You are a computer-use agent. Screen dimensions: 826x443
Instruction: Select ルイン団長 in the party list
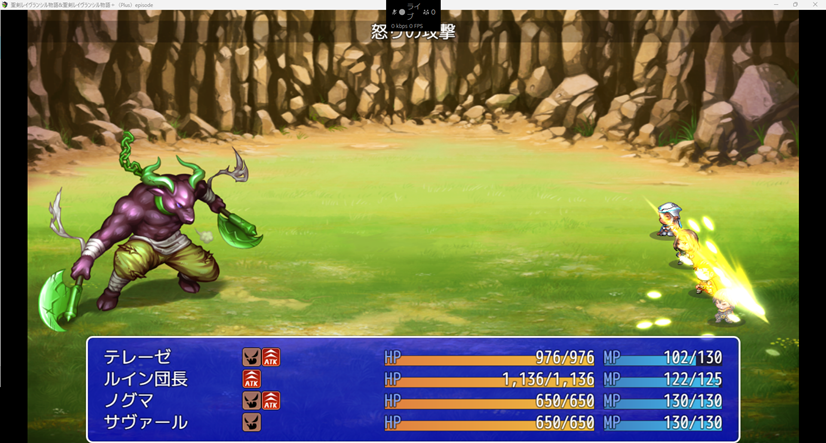pyautogui.click(x=146, y=379)
